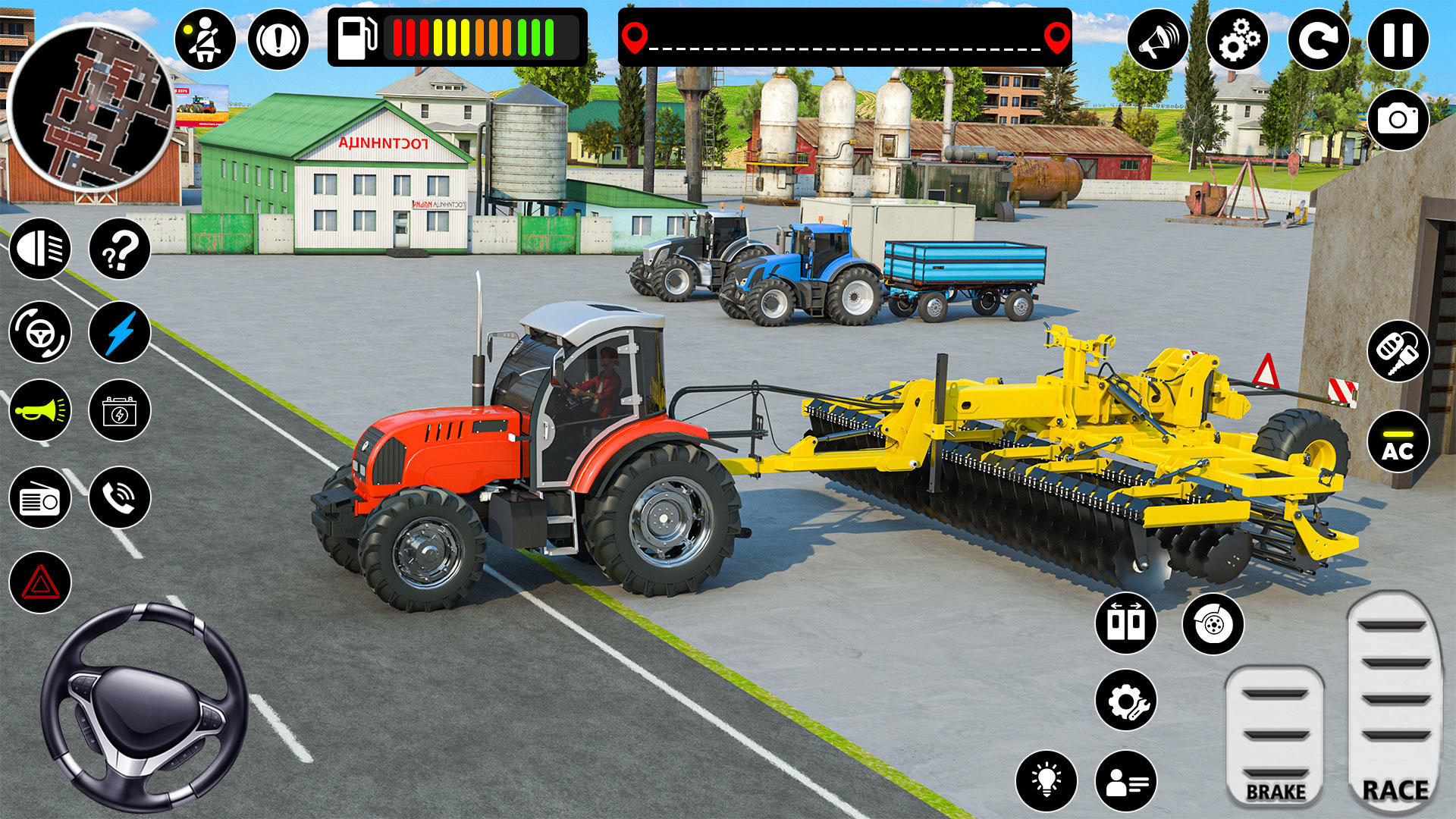The image size is (1456, 819).
Task: Toggle the headlights
Action: coord(40,249)
